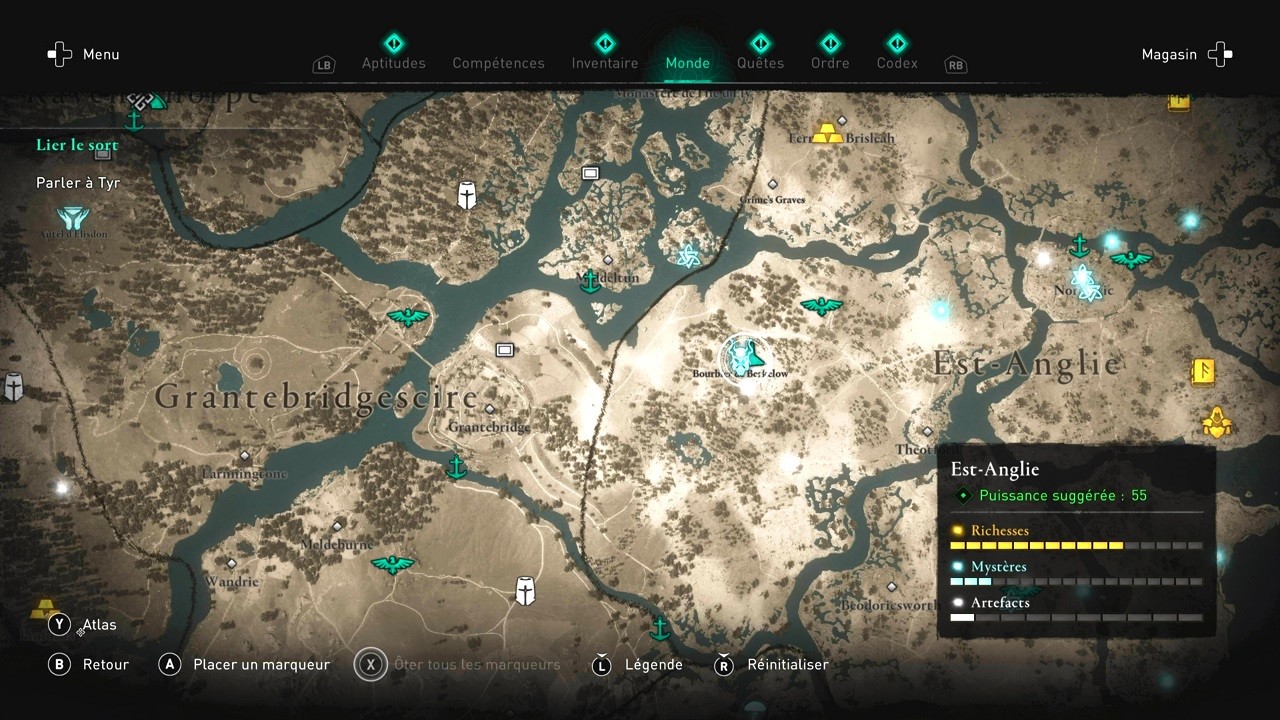Select the gold ingots wealth marker near Brisleah
This screenshot has width=1280, height=720.
click(827, 133)
